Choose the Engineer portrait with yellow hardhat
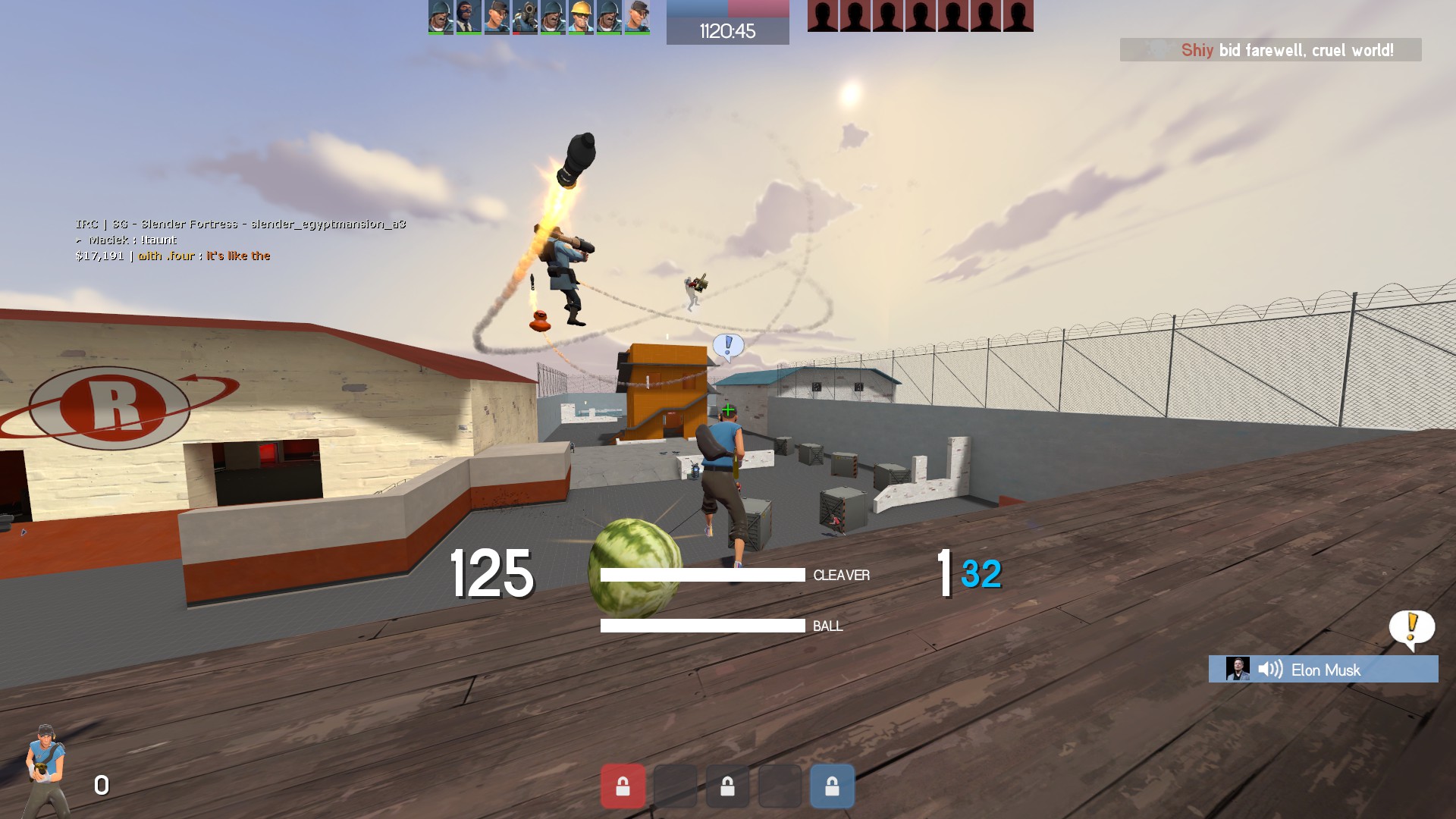This screenshot has width=1456, height=819. click(x=581, y=16)
